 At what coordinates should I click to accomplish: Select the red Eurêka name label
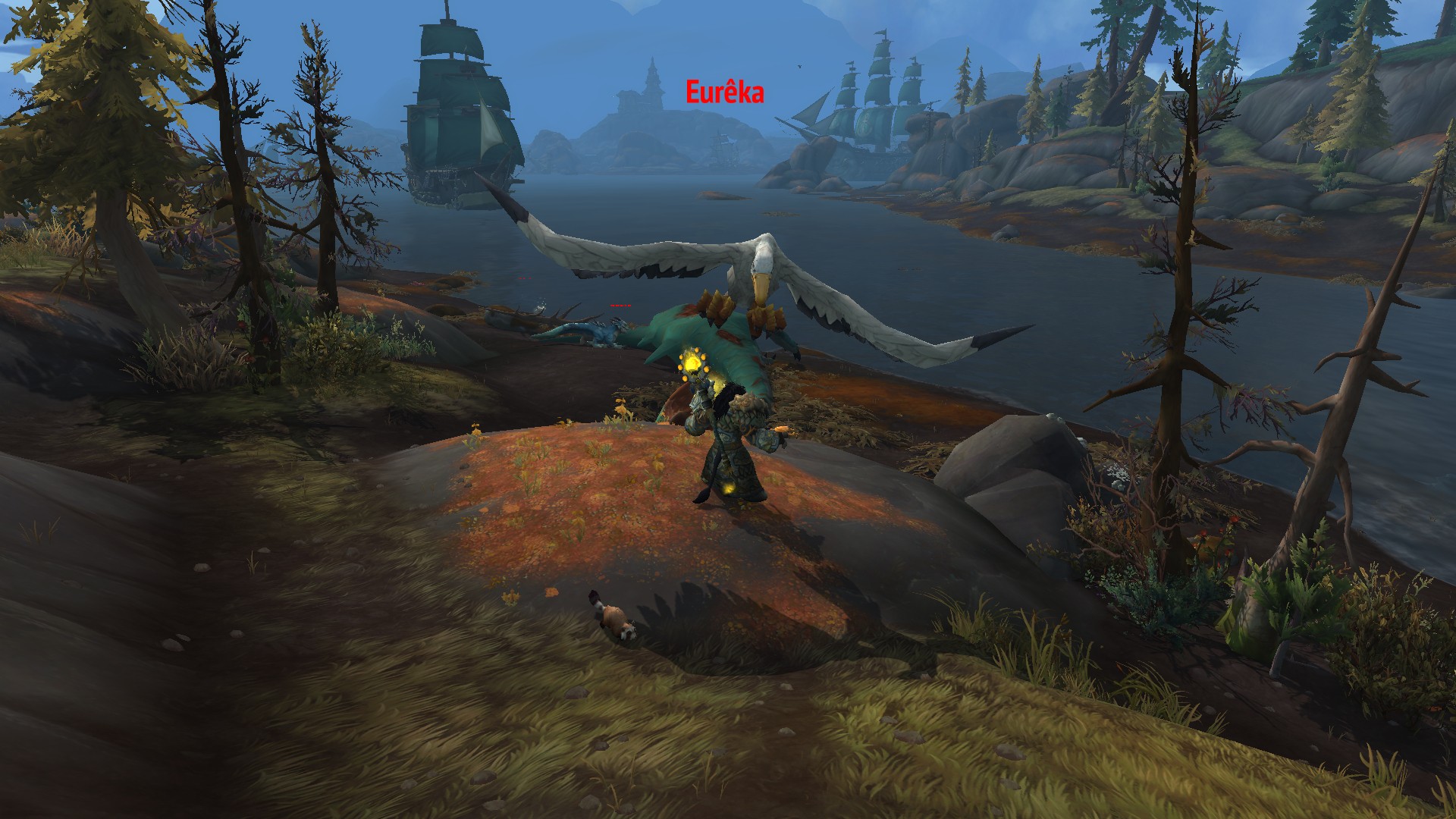click(x=724, y=93)
